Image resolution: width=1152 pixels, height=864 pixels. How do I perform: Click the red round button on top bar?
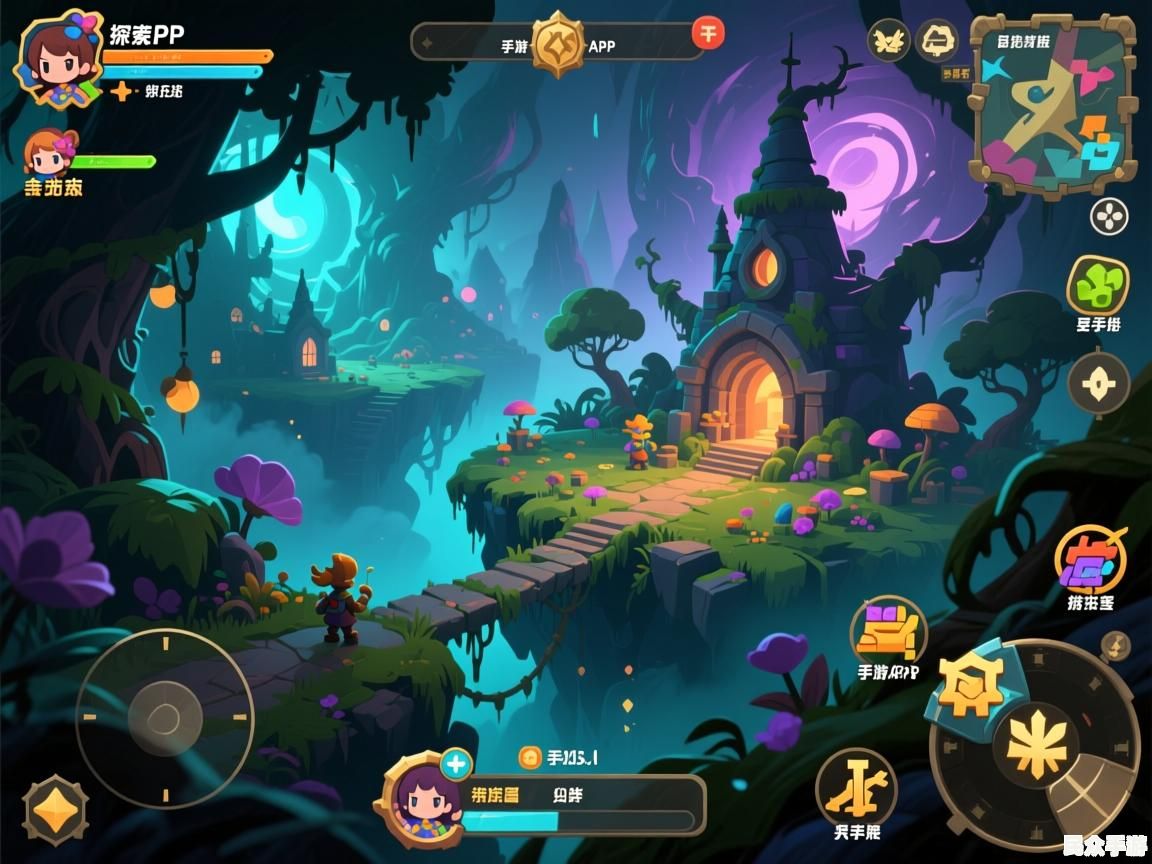pyautogui.click(x=708, y=33)
